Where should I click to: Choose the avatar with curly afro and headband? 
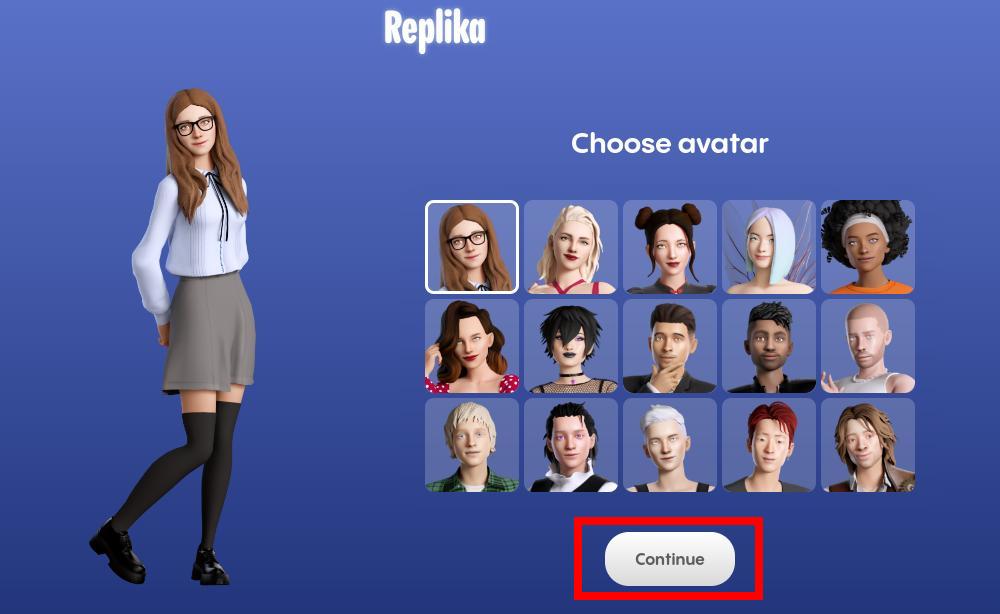(868, 247)
